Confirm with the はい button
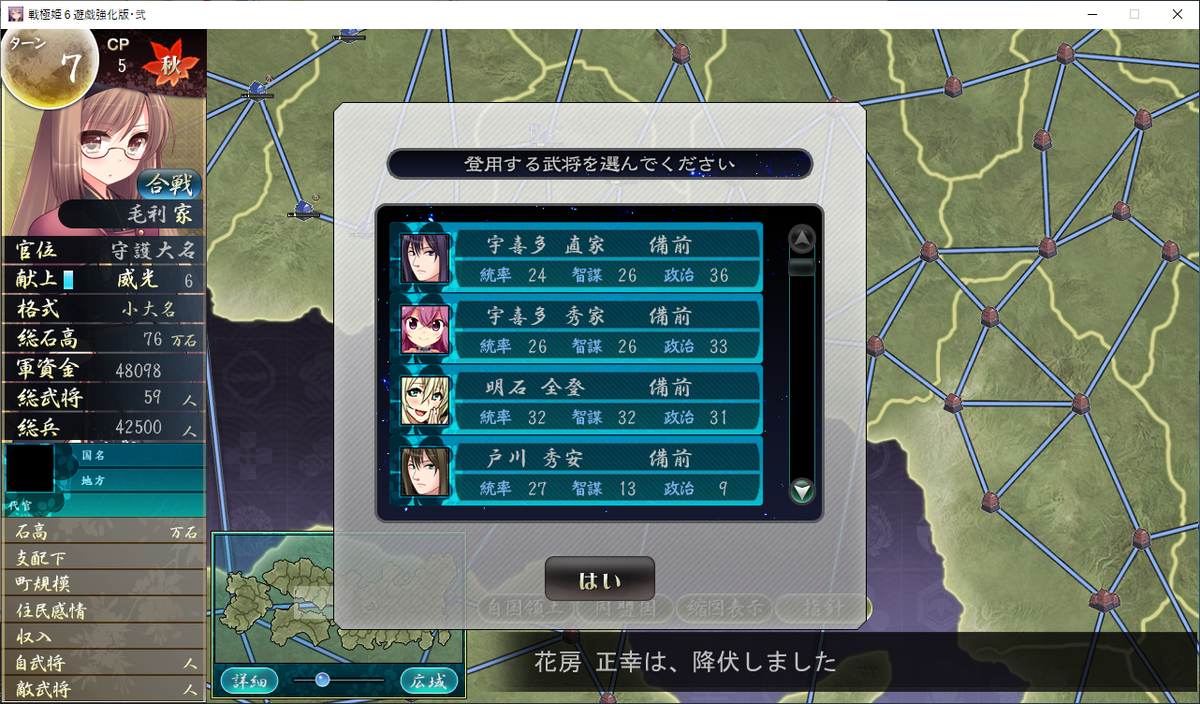 (x=599, y=579)
